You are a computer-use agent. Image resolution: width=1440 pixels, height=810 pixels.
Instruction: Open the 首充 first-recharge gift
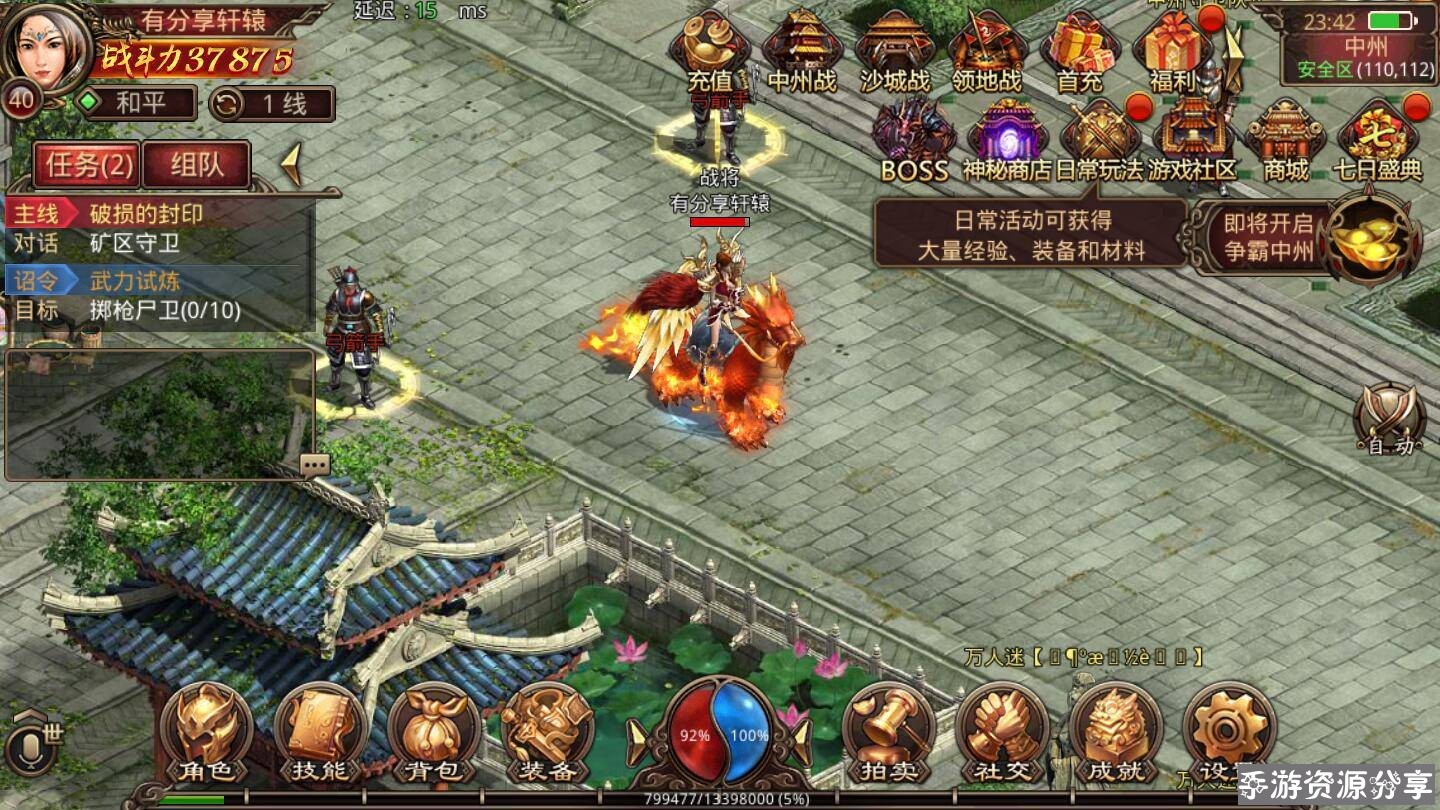1080,52
